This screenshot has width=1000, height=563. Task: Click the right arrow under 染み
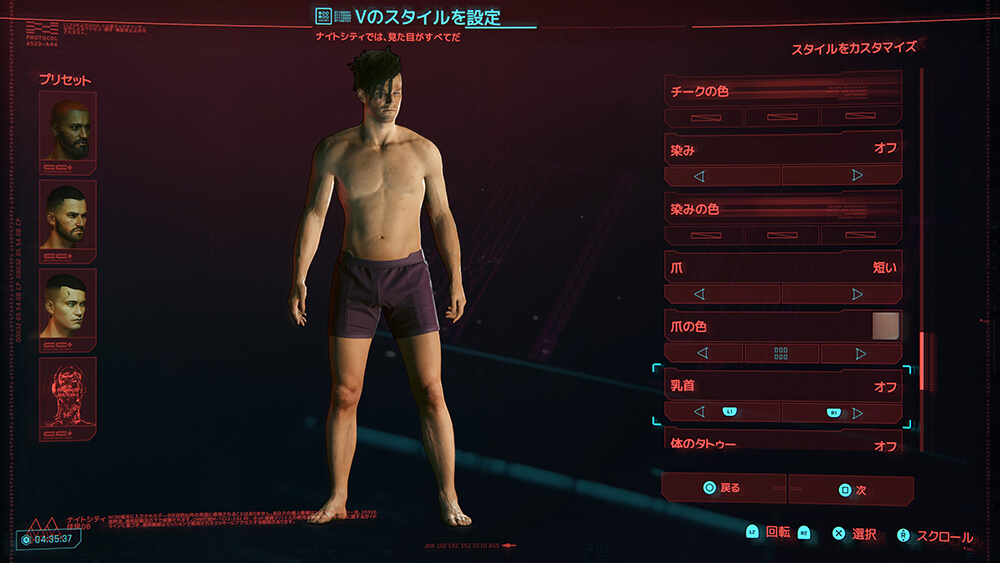click(x=857, y=175)
